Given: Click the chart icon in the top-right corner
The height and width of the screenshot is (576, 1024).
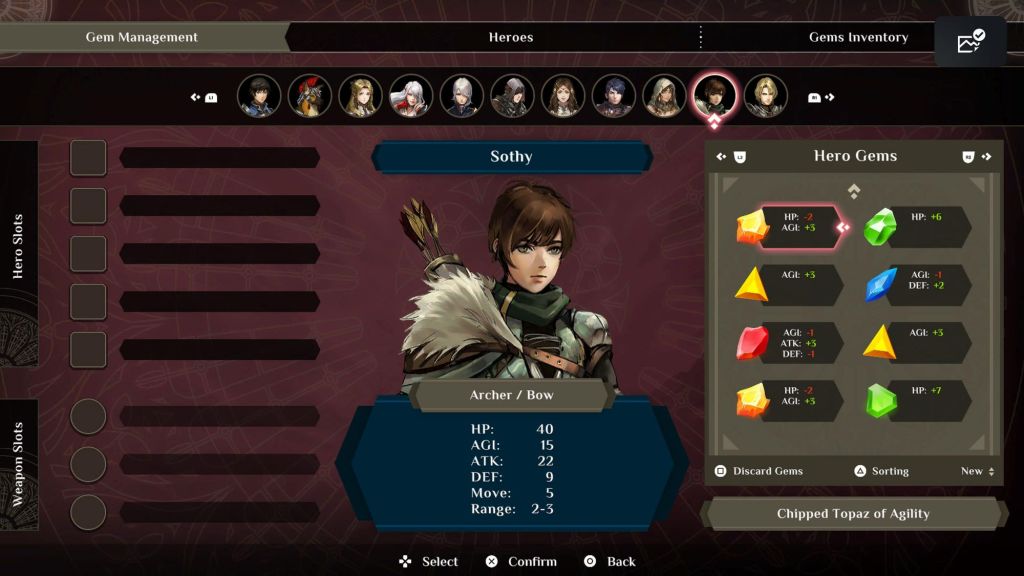Looking at the screenshot, I should tap(970, 42).
